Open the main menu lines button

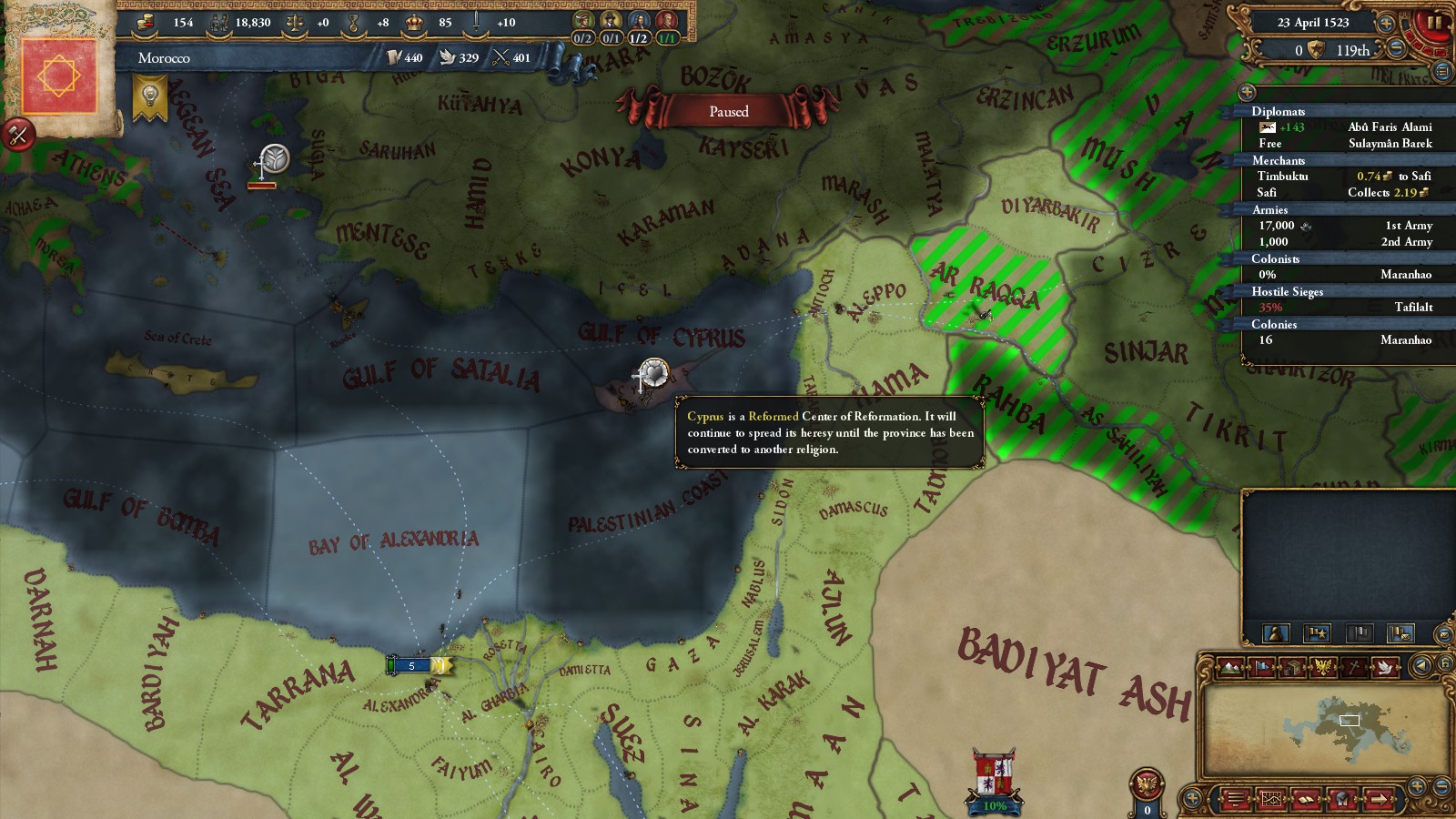coord(1235,801)
